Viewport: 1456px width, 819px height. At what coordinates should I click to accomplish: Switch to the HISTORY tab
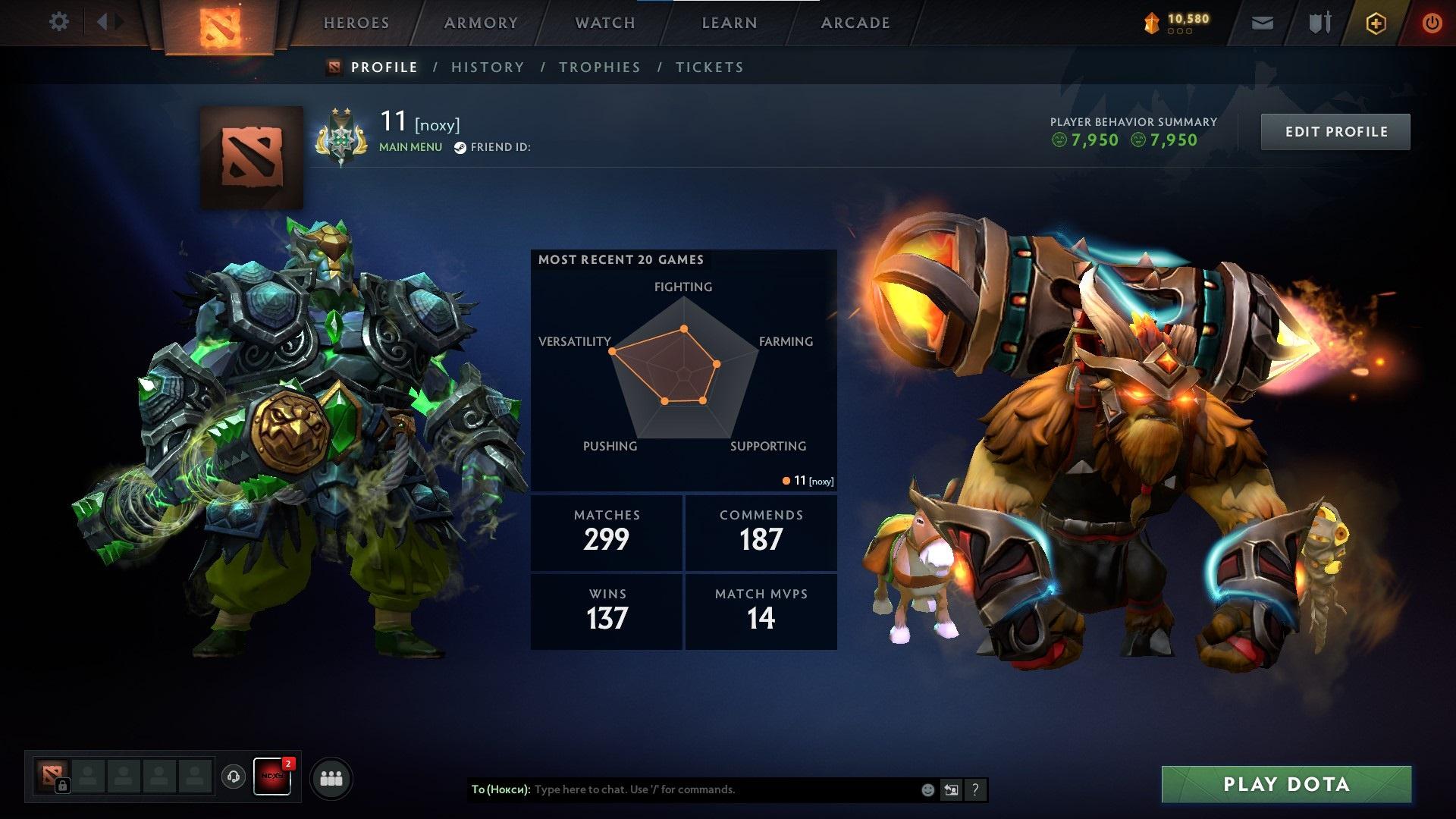[487, 67]
